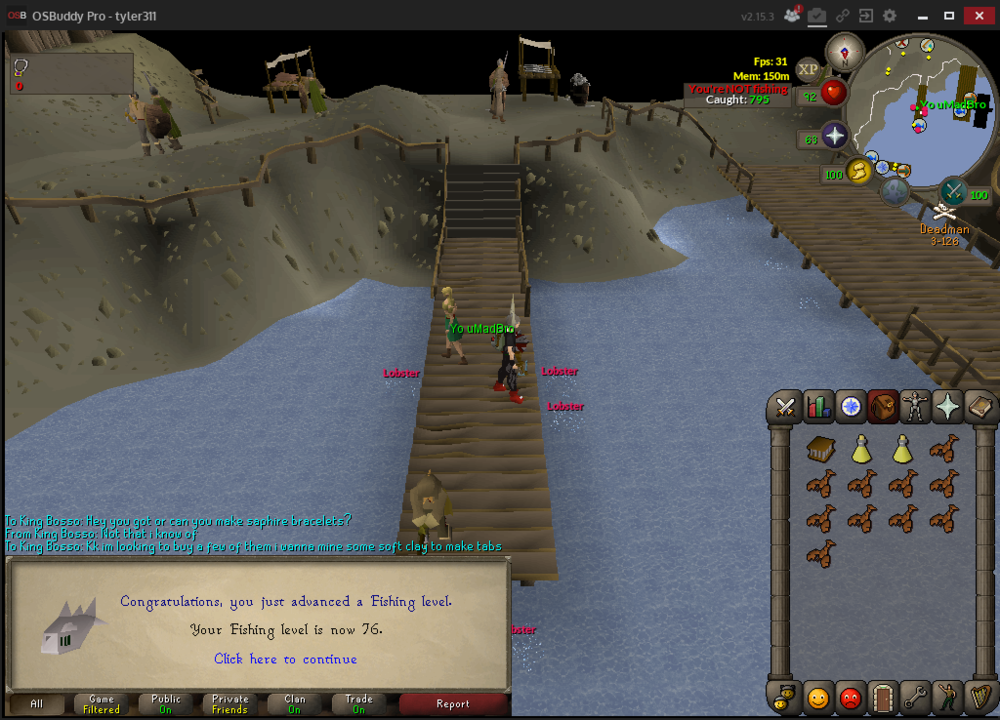Viewport: 1000px width, 720px height.
Task: Change the Private chat setting
Action: pos(230,704)
